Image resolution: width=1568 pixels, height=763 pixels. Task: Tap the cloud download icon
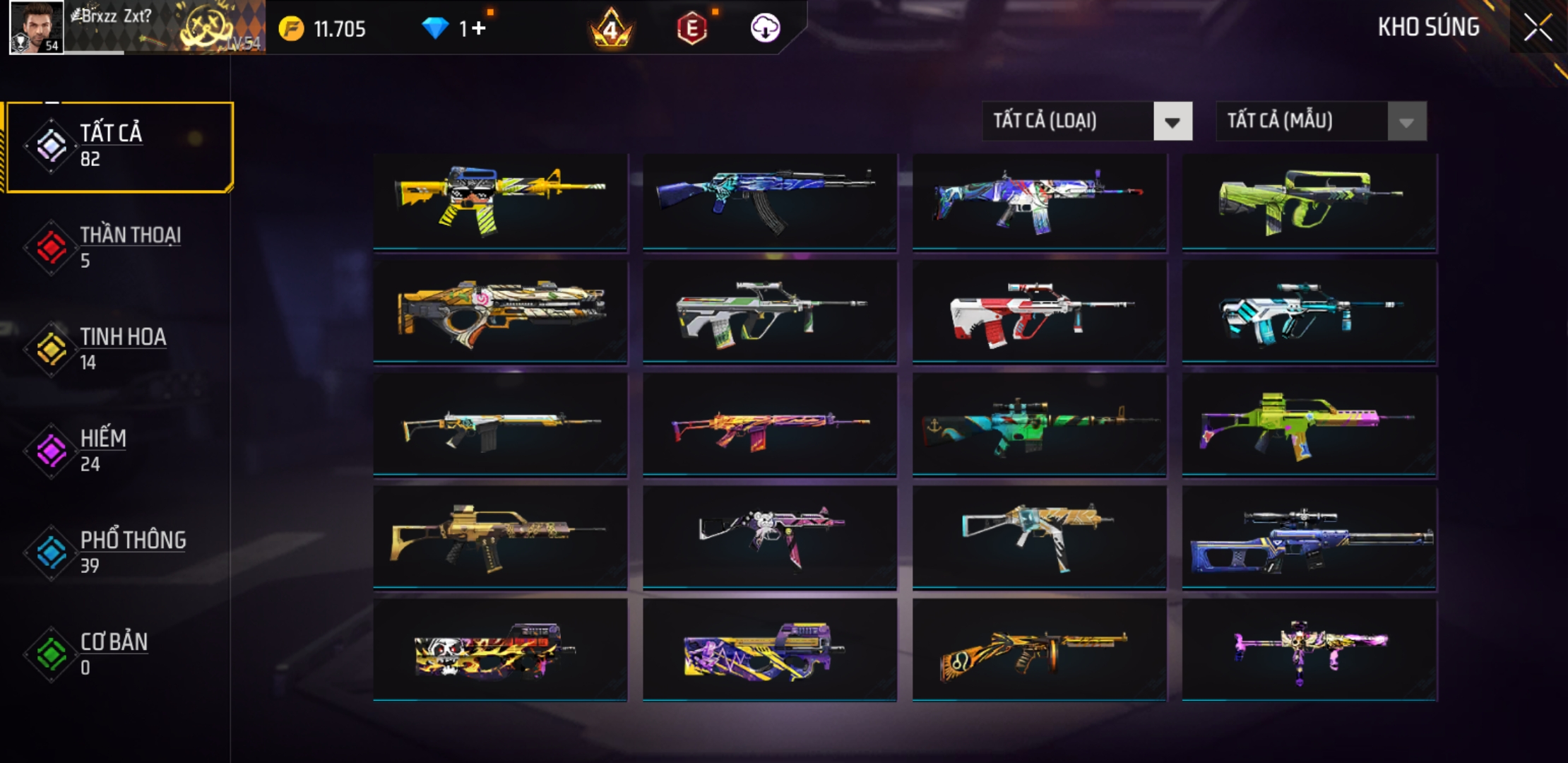tap(765, 28)
